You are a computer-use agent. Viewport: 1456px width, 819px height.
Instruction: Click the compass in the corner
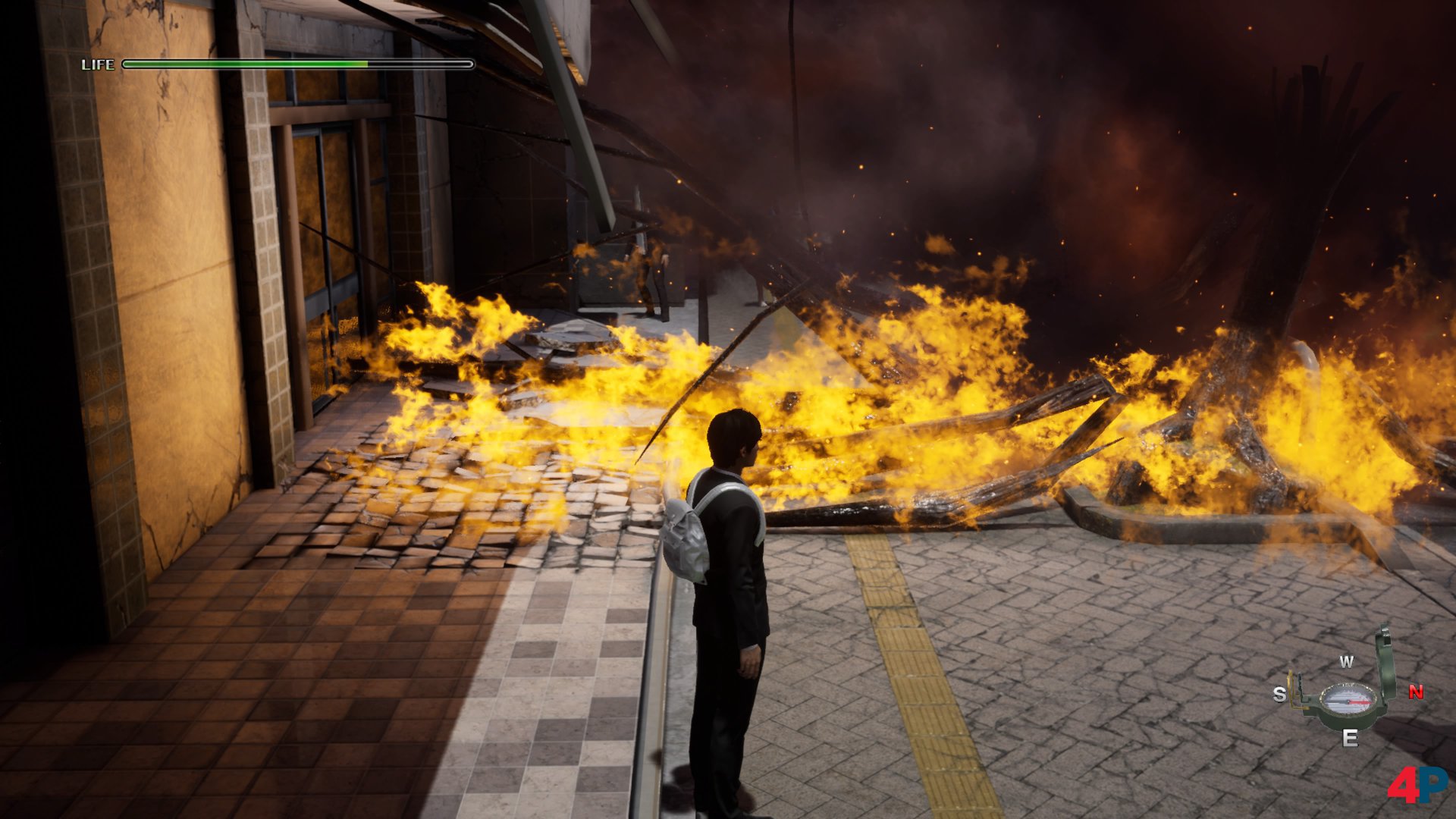[x=1348, y=698]
